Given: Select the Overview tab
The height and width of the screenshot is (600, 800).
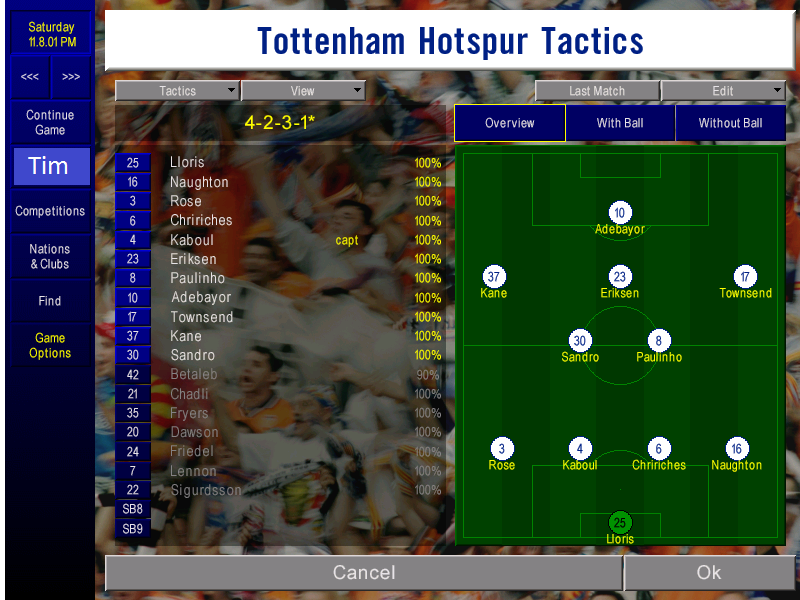Looking at the screenshot, I should point(510,123).
